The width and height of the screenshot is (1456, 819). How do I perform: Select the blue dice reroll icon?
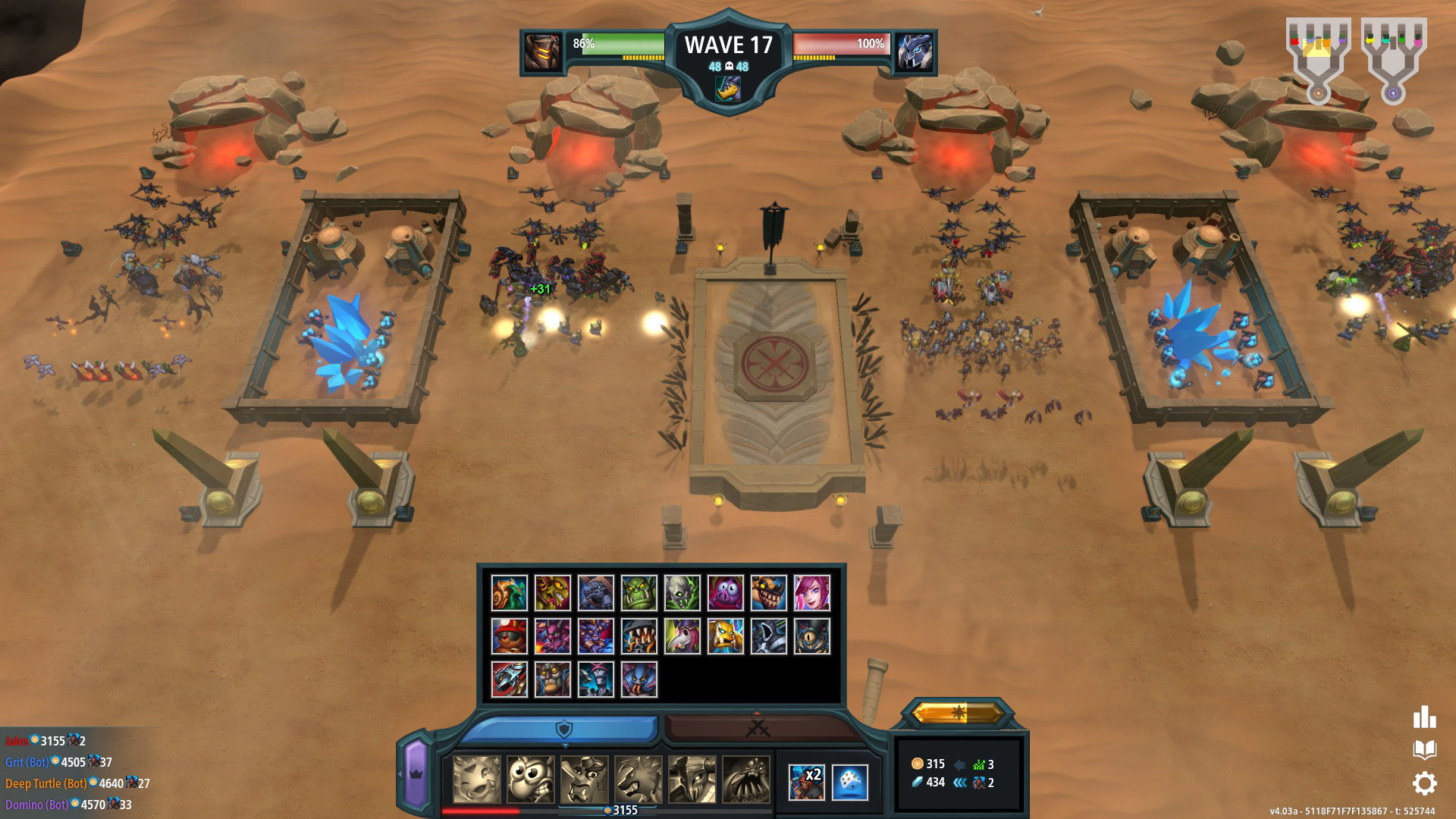(x=849, y=783)
